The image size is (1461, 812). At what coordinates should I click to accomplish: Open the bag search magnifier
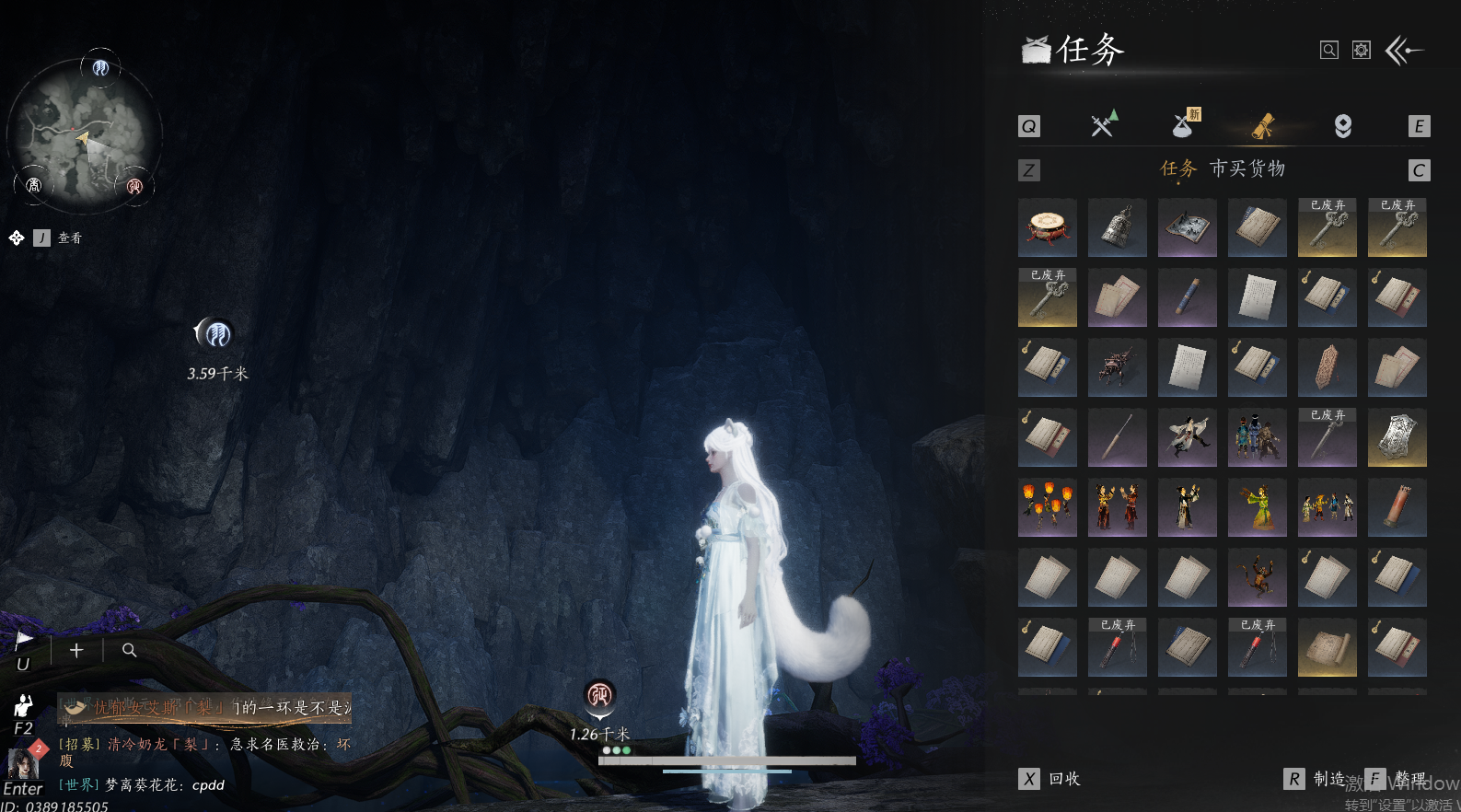(x=1328, y=51)
